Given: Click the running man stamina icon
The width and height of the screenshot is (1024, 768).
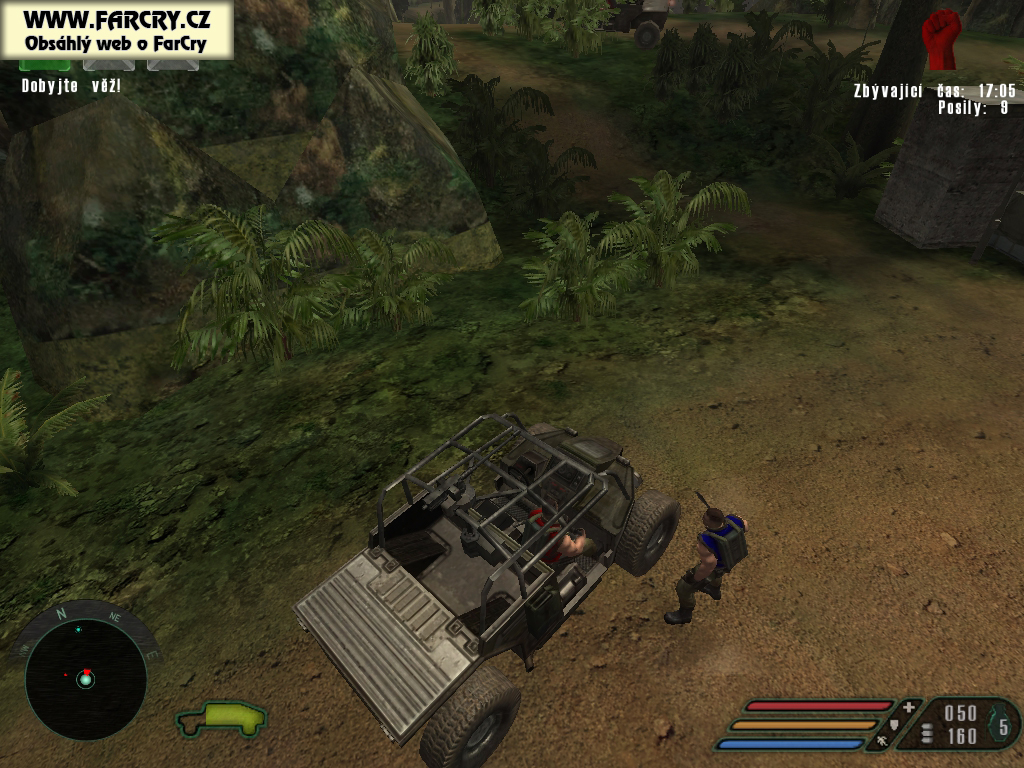Looking at the screenshot, I should pos(882,741).
